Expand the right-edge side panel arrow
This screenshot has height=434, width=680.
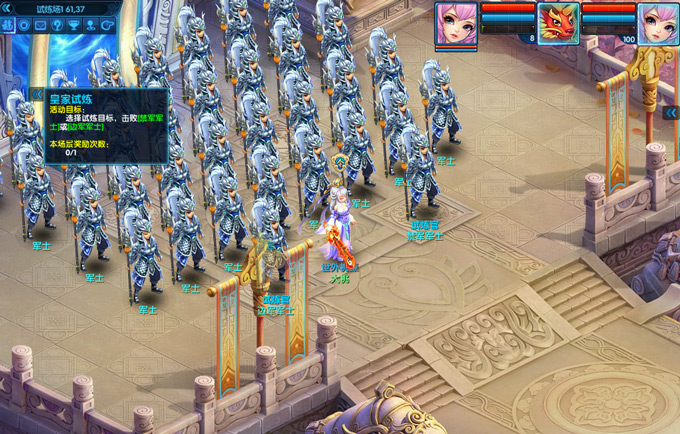671,113
